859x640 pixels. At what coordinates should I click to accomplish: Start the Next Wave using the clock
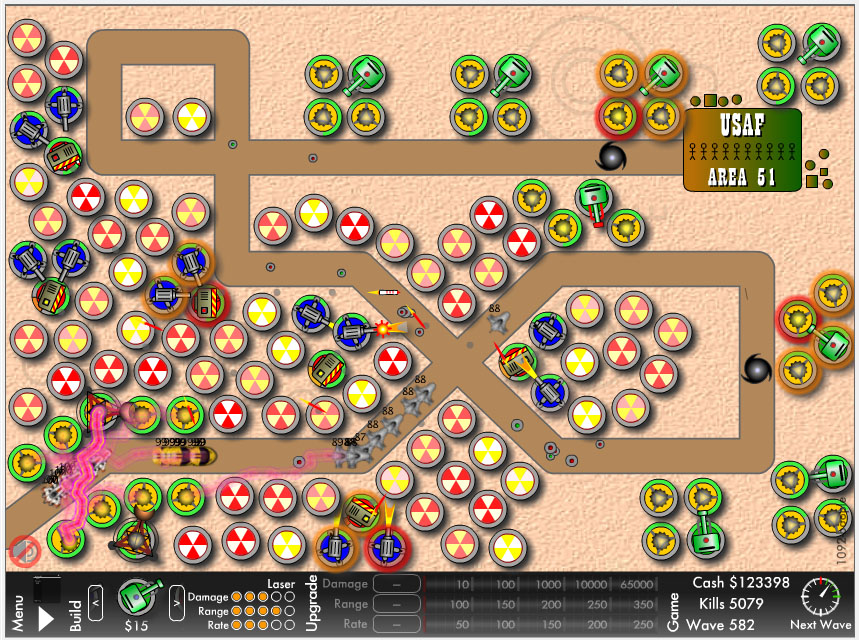[820, 598]
